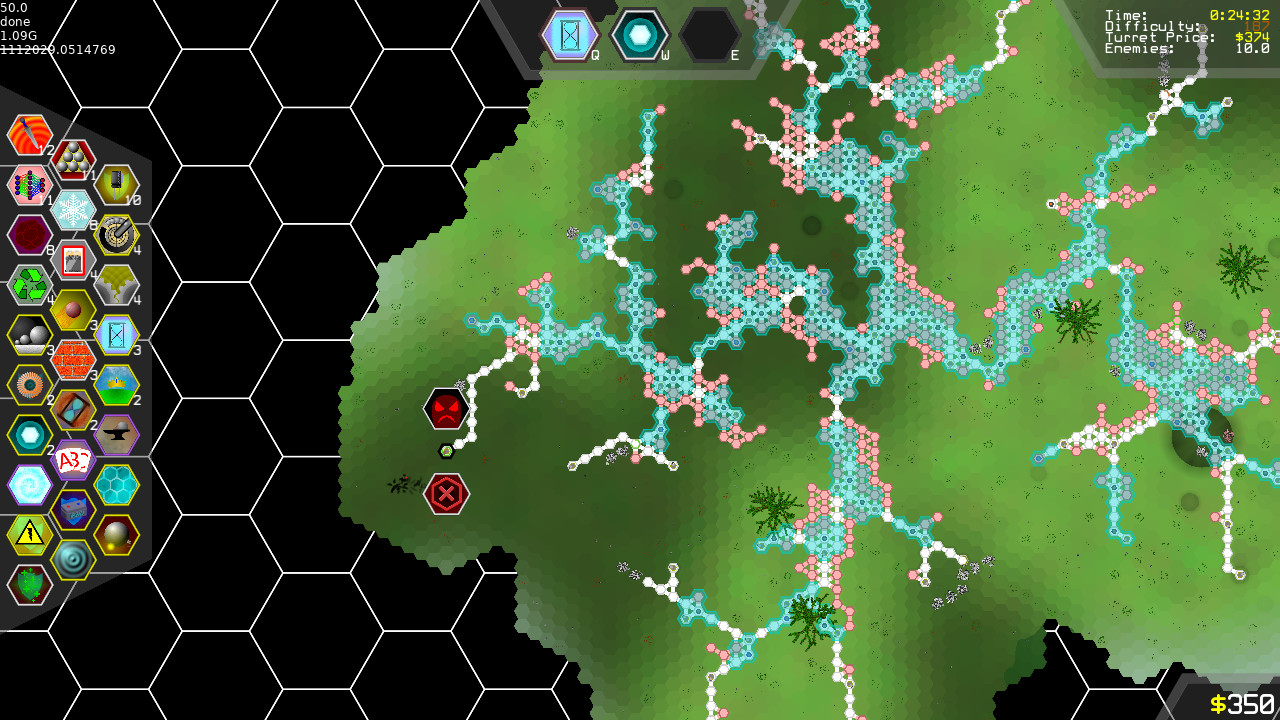
Task: Select the golden radar dish turret
Action: pos(117,237)
